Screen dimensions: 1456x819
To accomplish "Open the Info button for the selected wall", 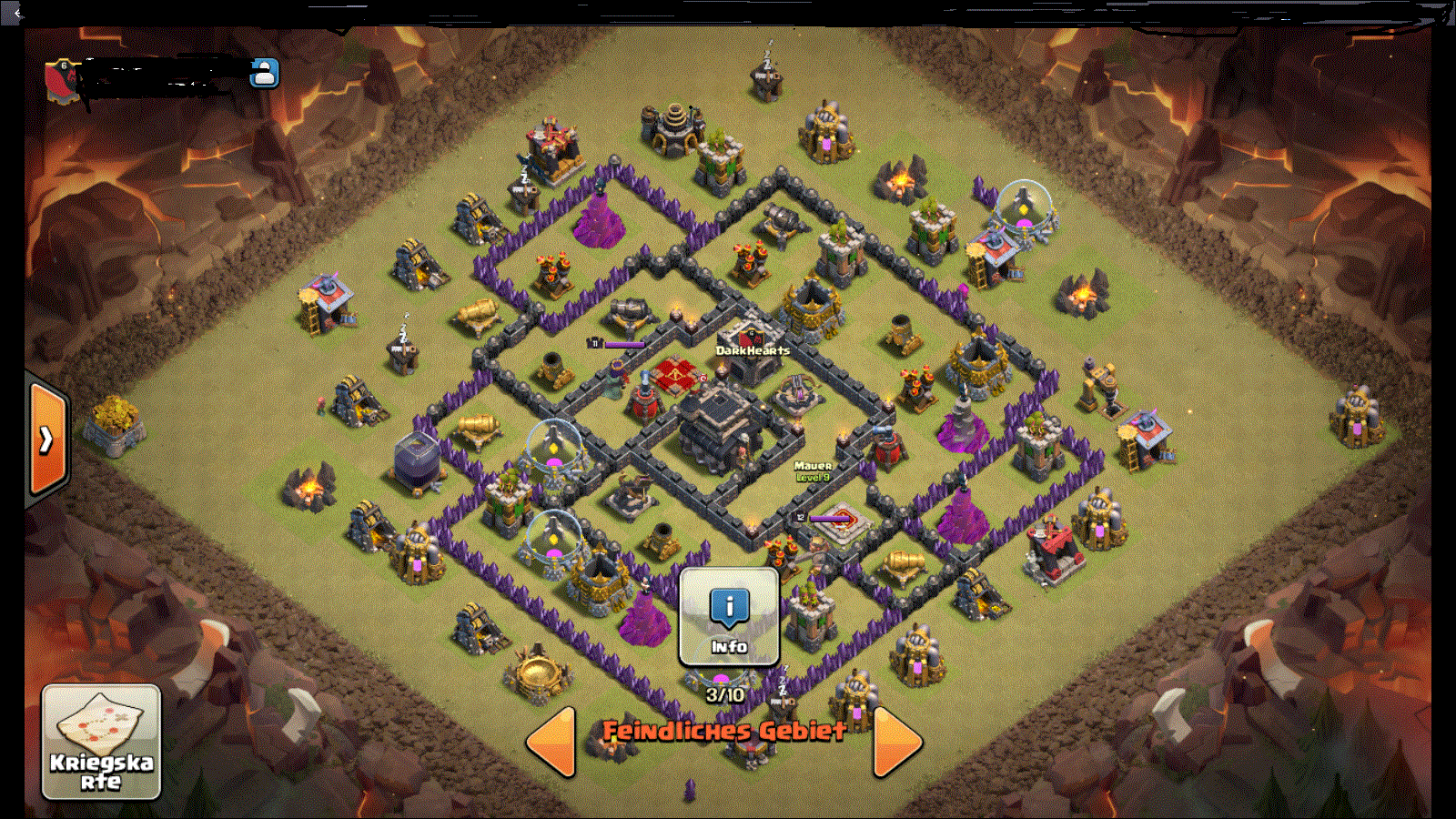I will [729, 616].
